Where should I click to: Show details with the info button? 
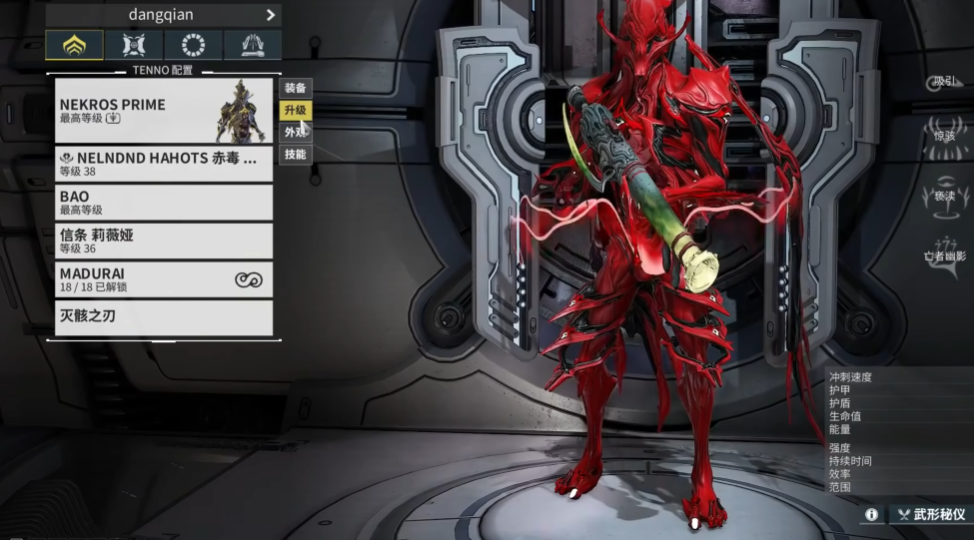tap(872, 514)
